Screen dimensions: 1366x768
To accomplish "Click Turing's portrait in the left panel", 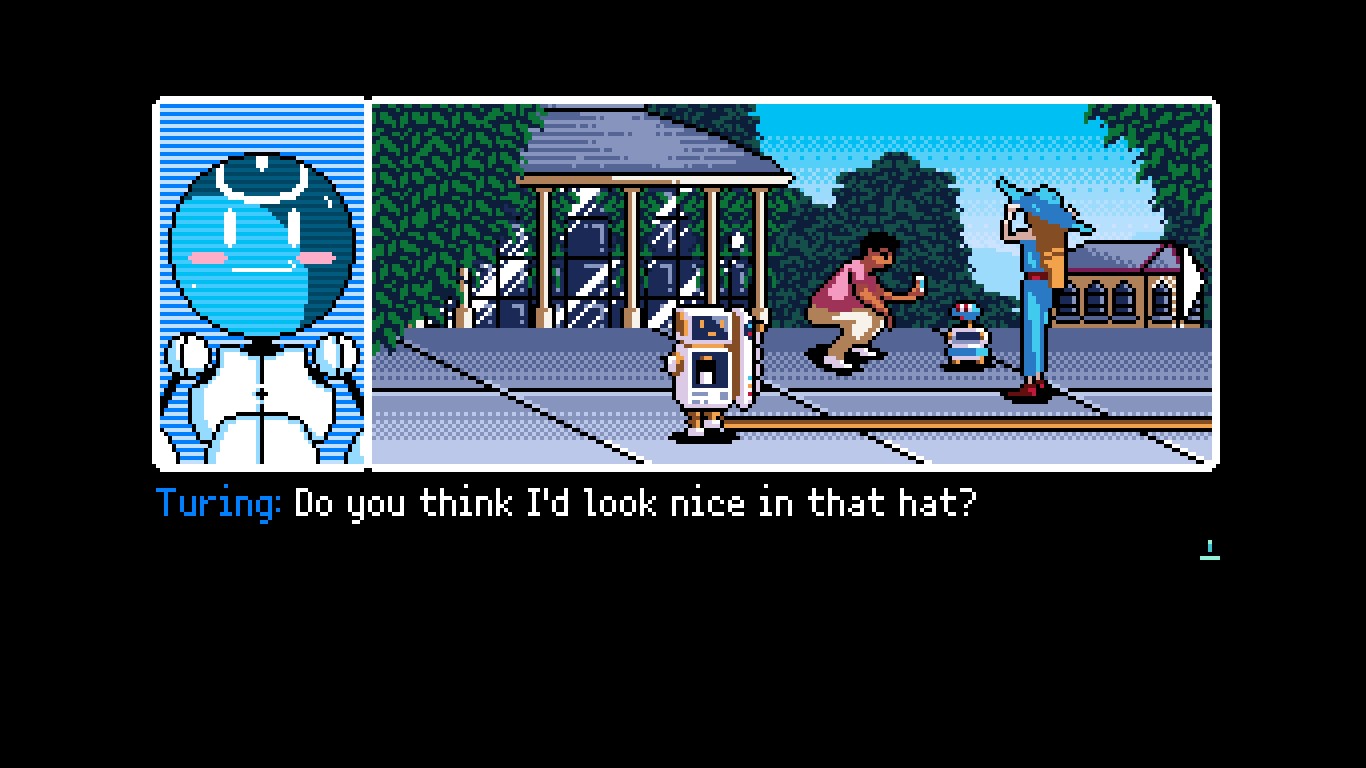I will [260, 280].
